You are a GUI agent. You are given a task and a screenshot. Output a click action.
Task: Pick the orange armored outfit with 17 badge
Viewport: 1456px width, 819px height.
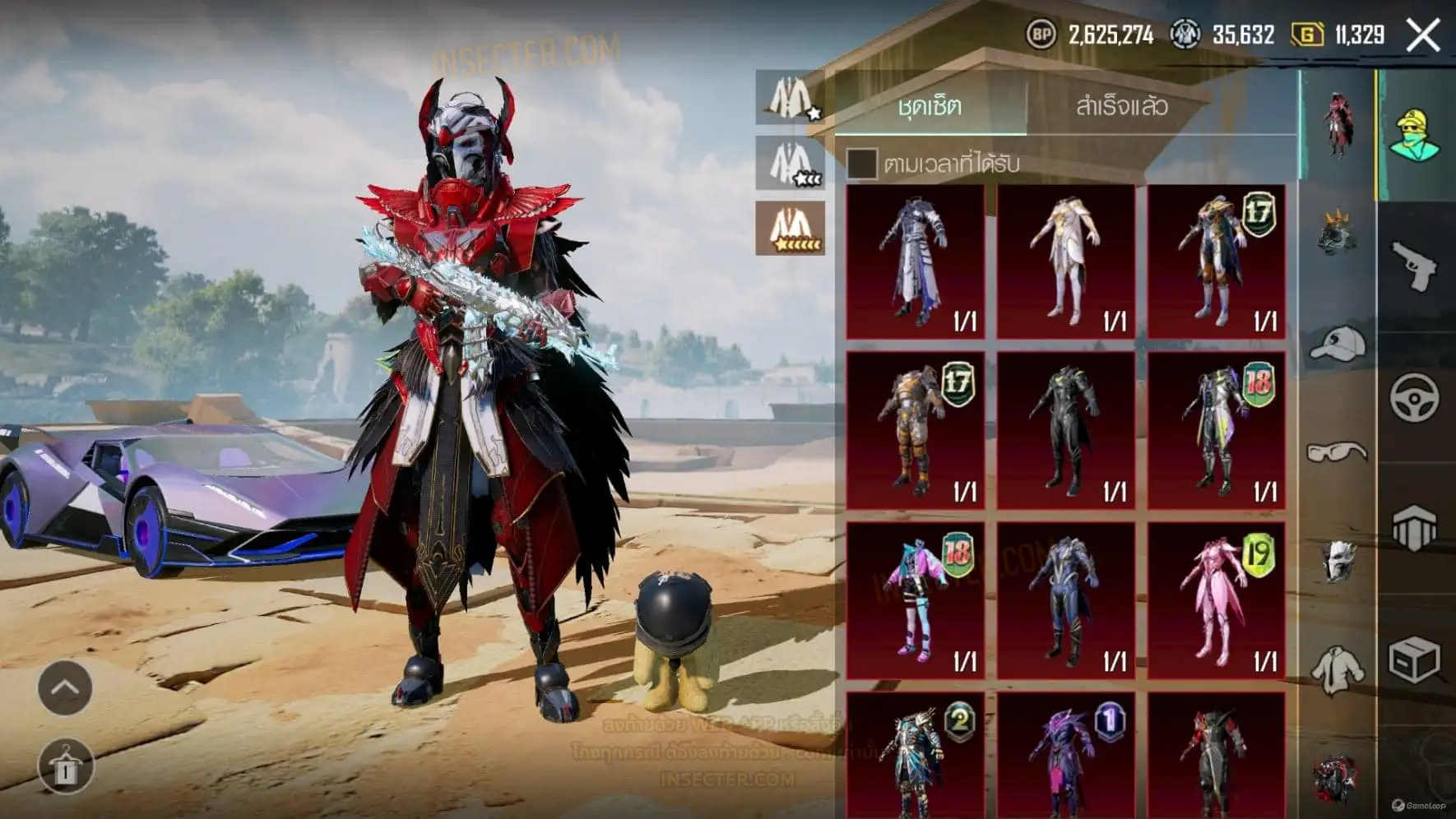pyautogui.click(x=915, y=431)
